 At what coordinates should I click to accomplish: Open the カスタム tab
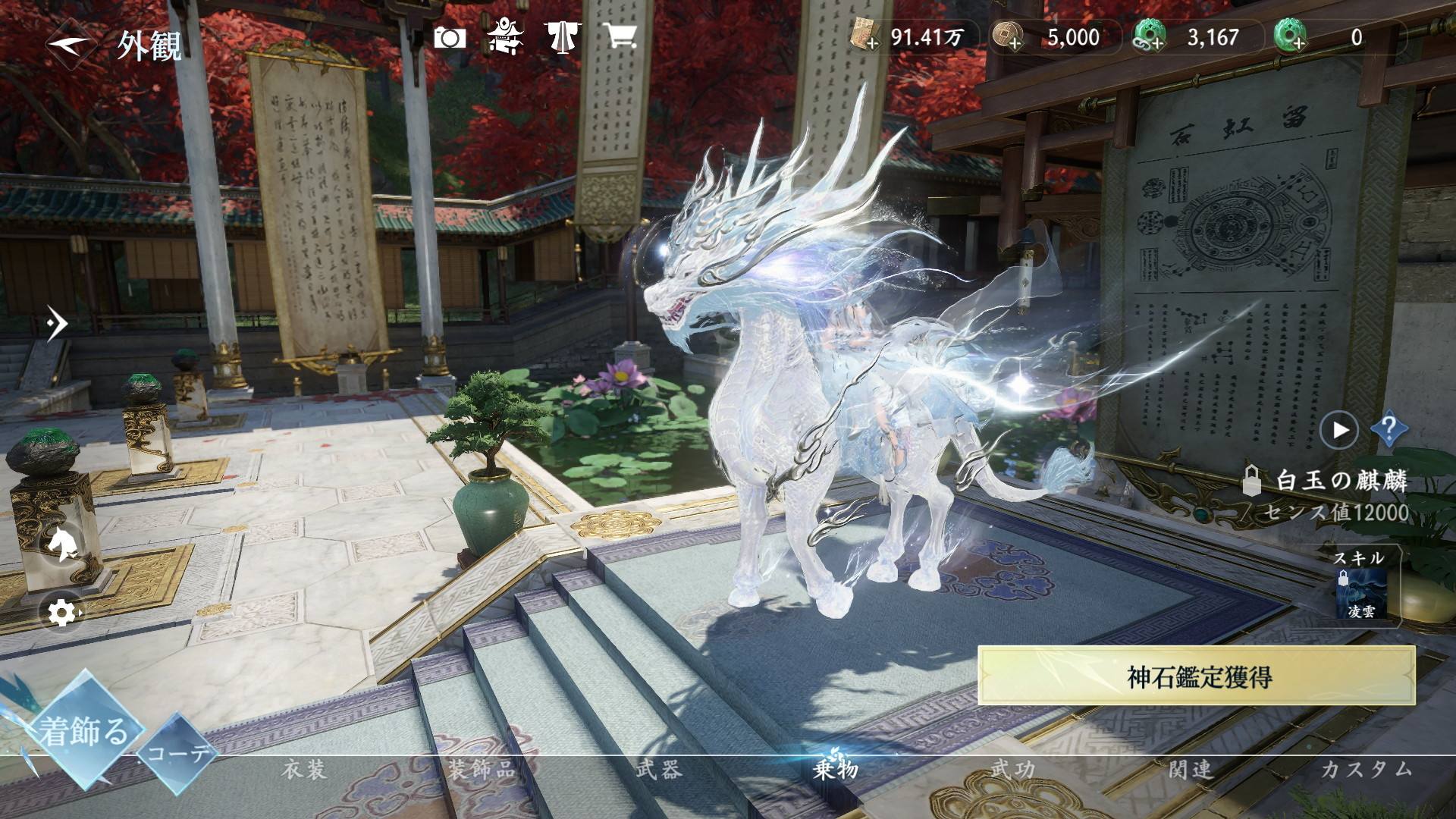(1367, 770)
